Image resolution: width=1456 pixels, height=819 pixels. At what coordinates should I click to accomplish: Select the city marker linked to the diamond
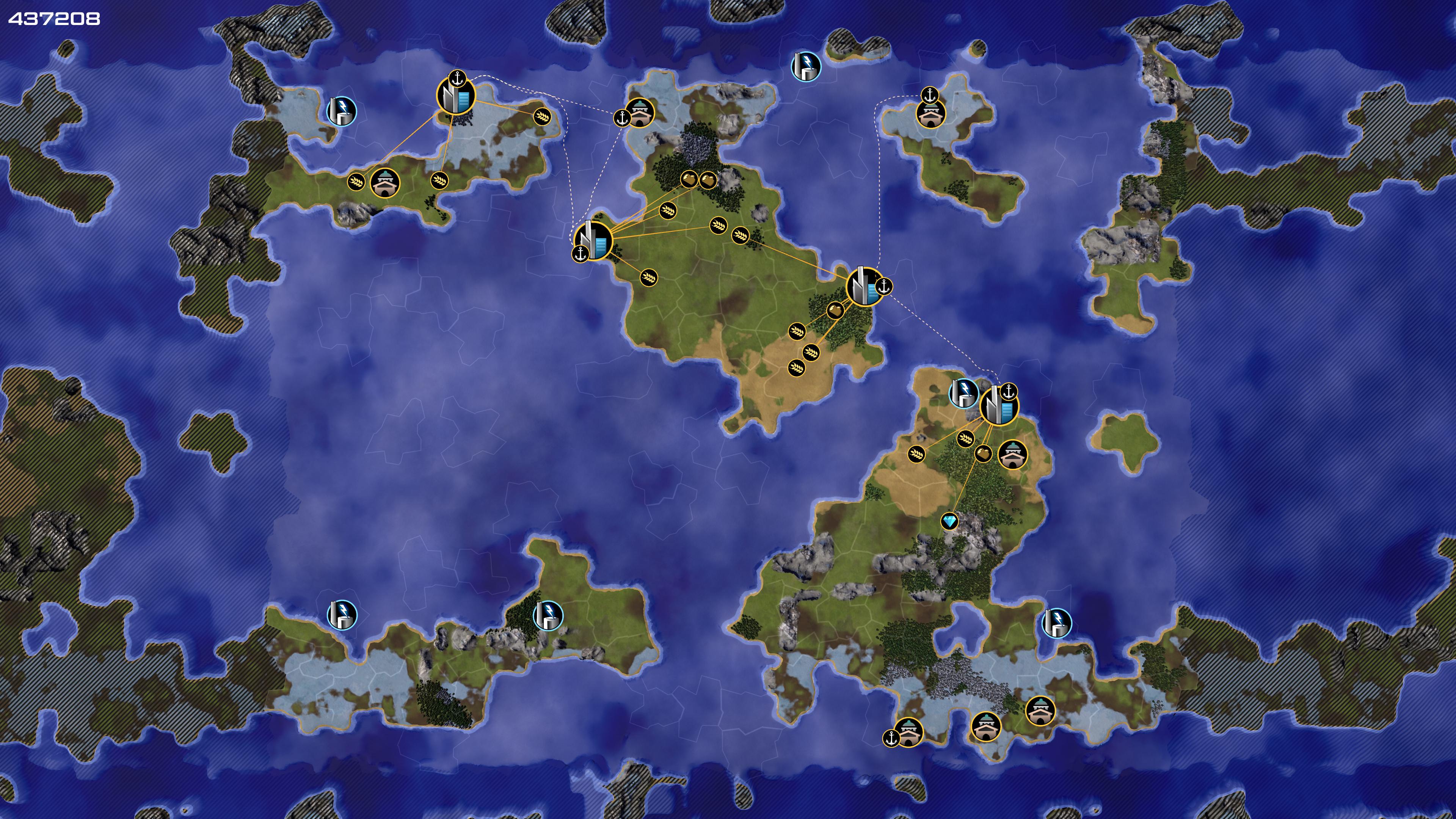click(999, 405)
